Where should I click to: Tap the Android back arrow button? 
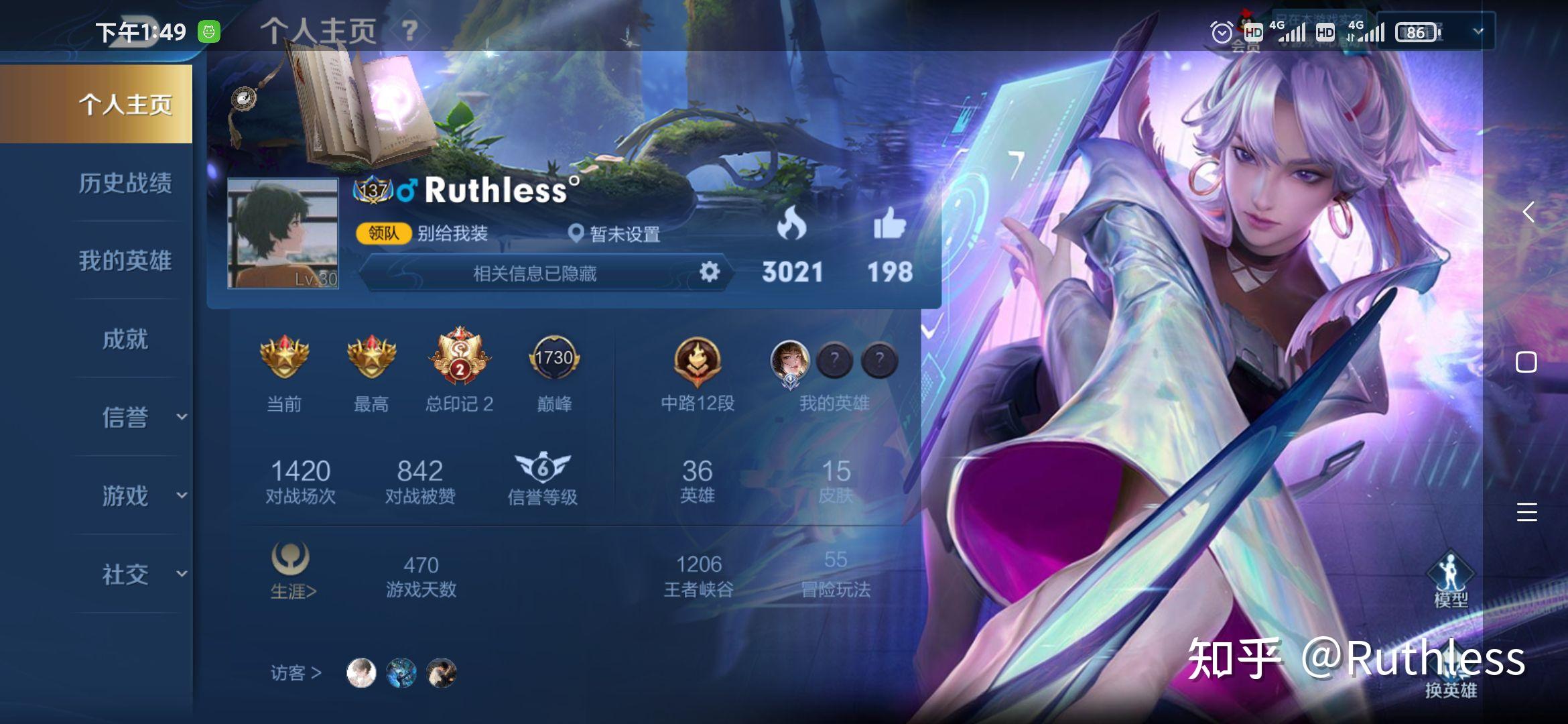pos(1528,212)
